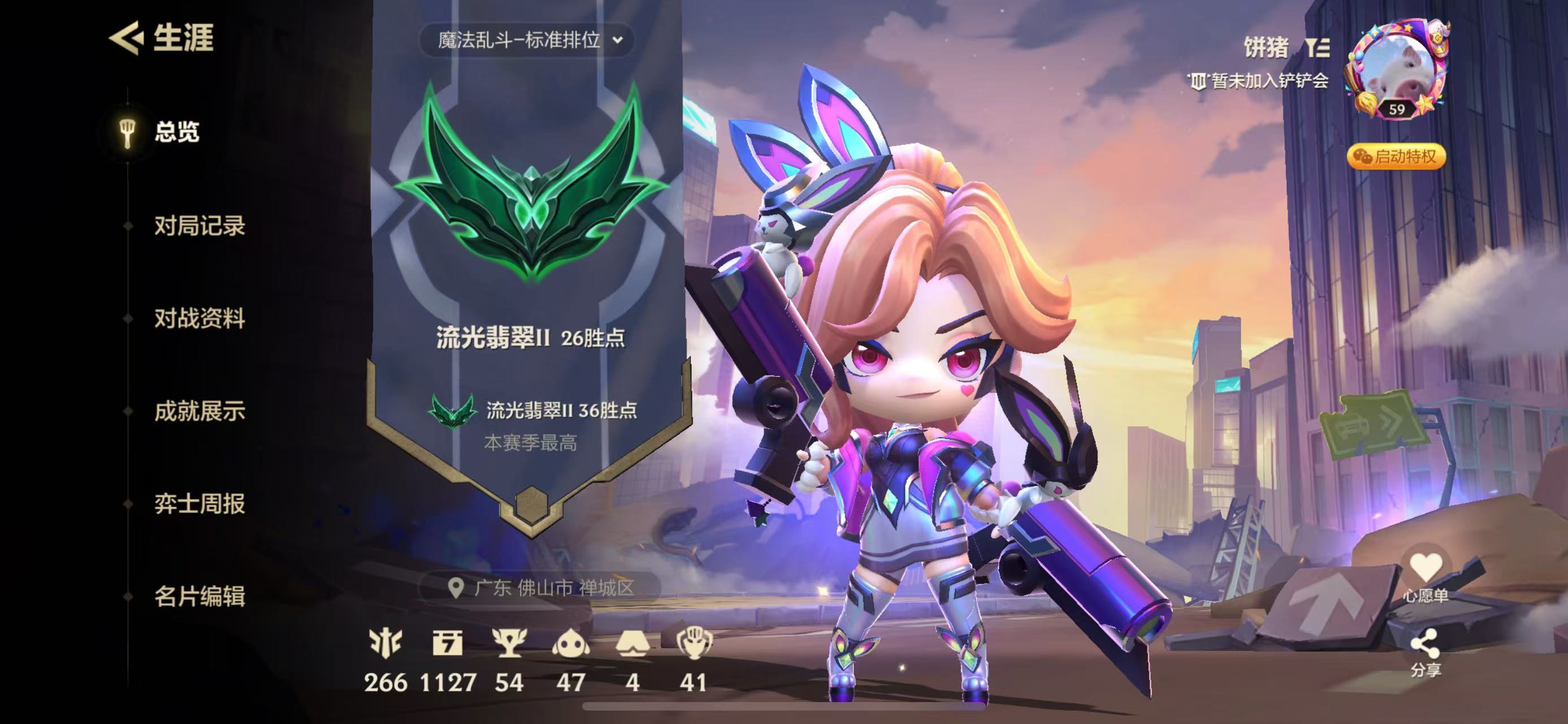The height and width of the screenshot is (724, 1568).
Task: Choose the 名片编辑 card editor tab
Action: pos(199,596)
